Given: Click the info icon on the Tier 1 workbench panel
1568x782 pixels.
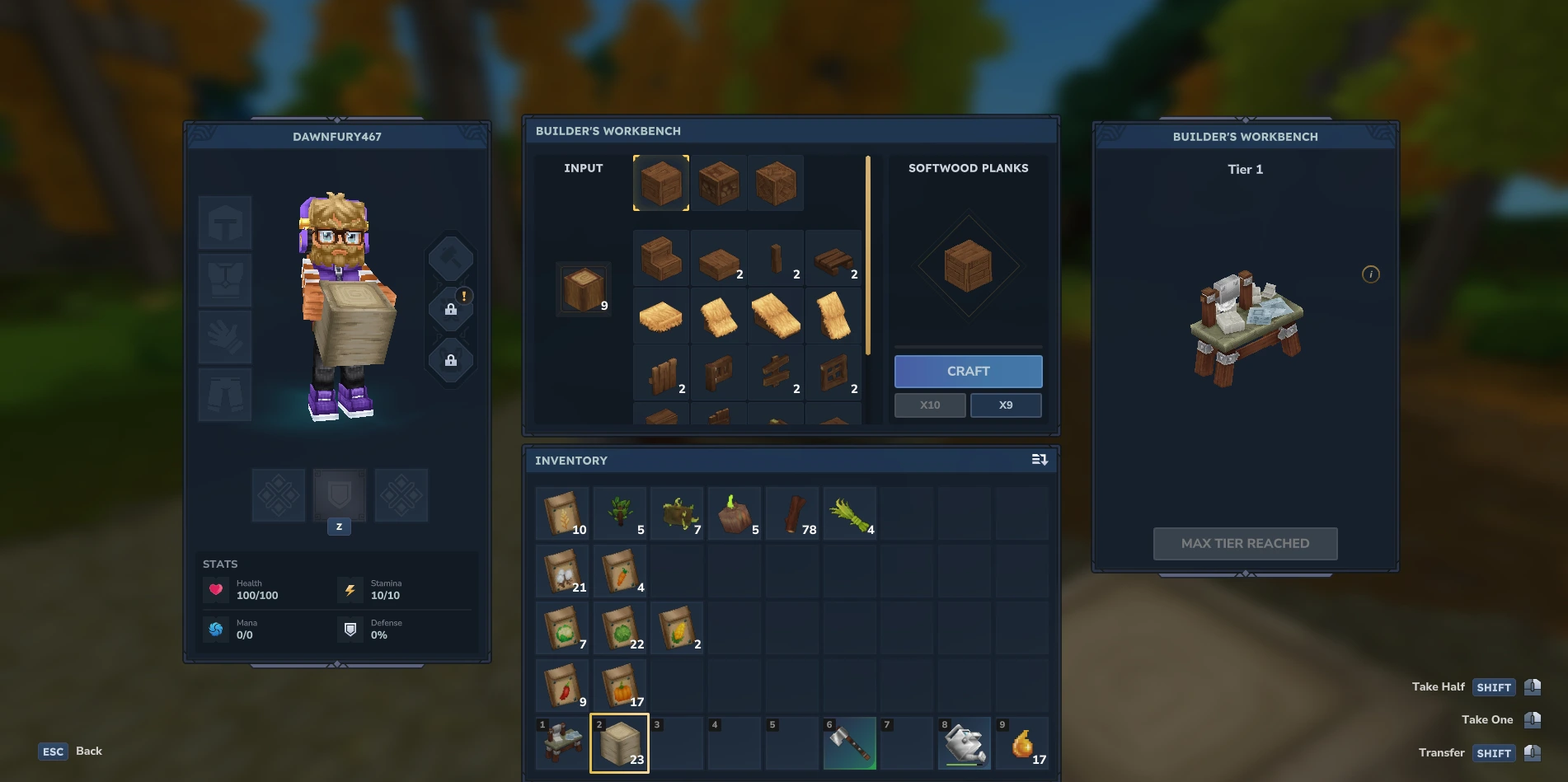Looking at the screenshot, I should coord(1372,274).
